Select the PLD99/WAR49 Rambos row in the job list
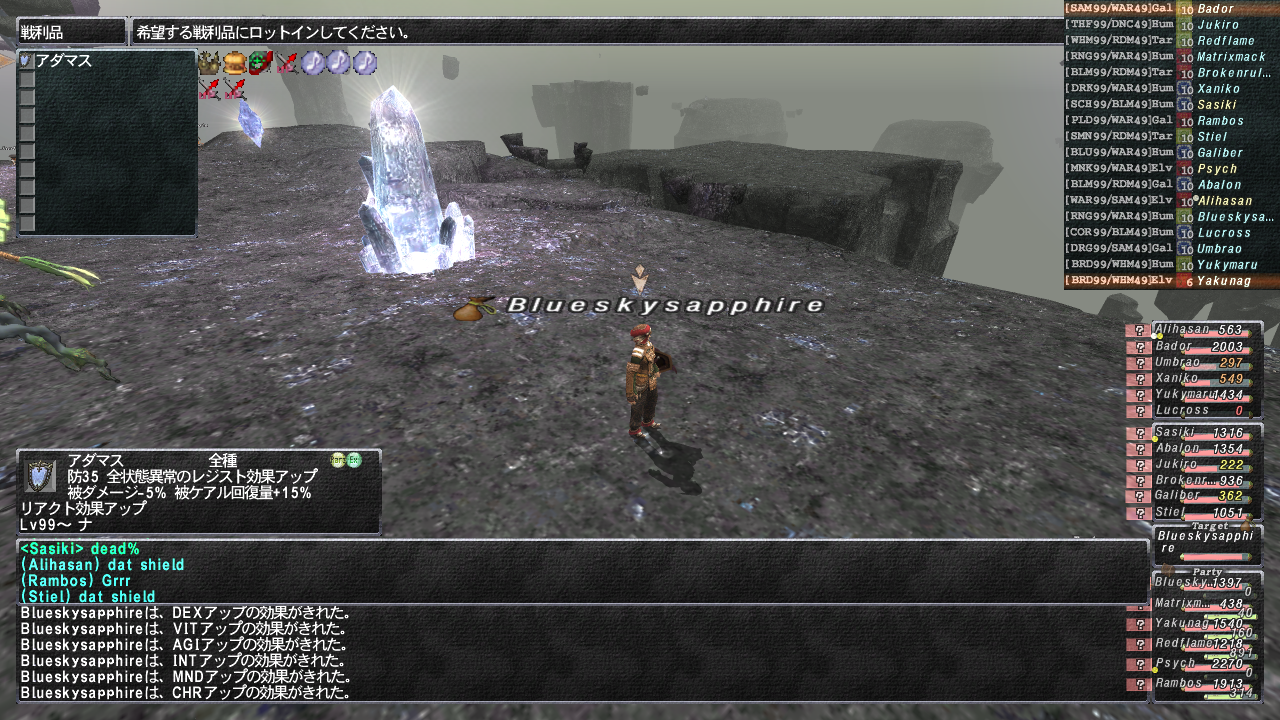 (1171, 121)
